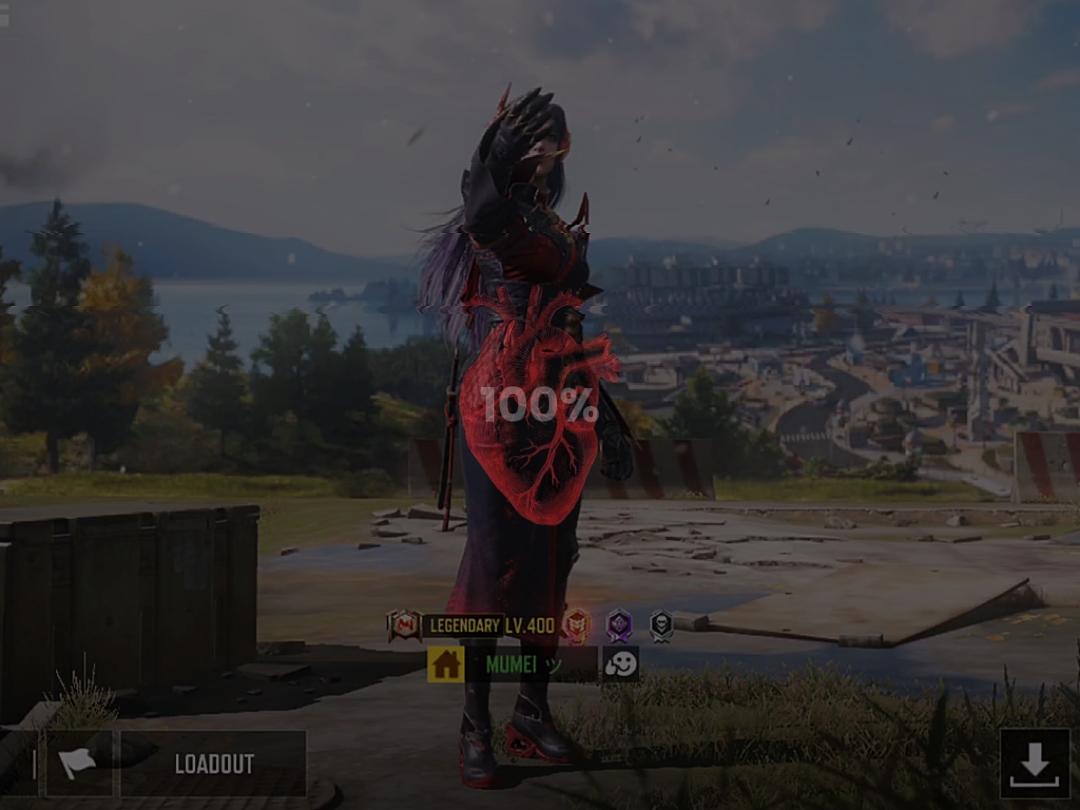Tap the download arrow button
This screenshot has width=1080, height=810.
(1034, 763)
